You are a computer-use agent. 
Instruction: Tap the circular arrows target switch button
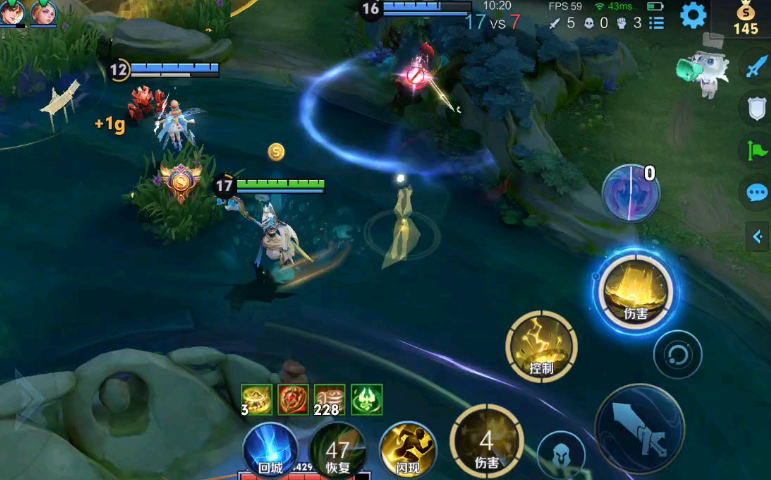coord(677,354)
